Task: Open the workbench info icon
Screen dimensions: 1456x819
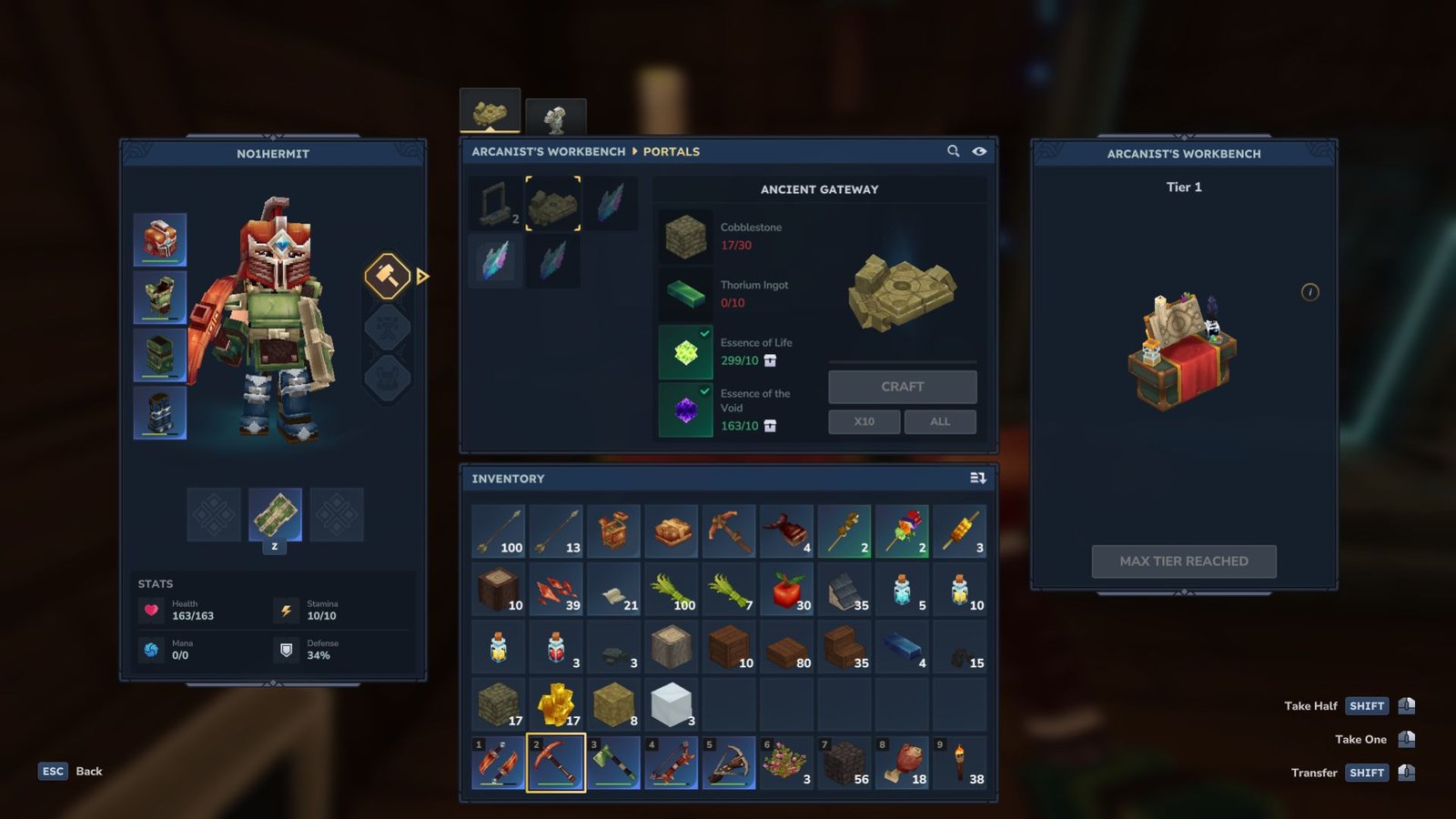Action: (x=1309, y=292)
